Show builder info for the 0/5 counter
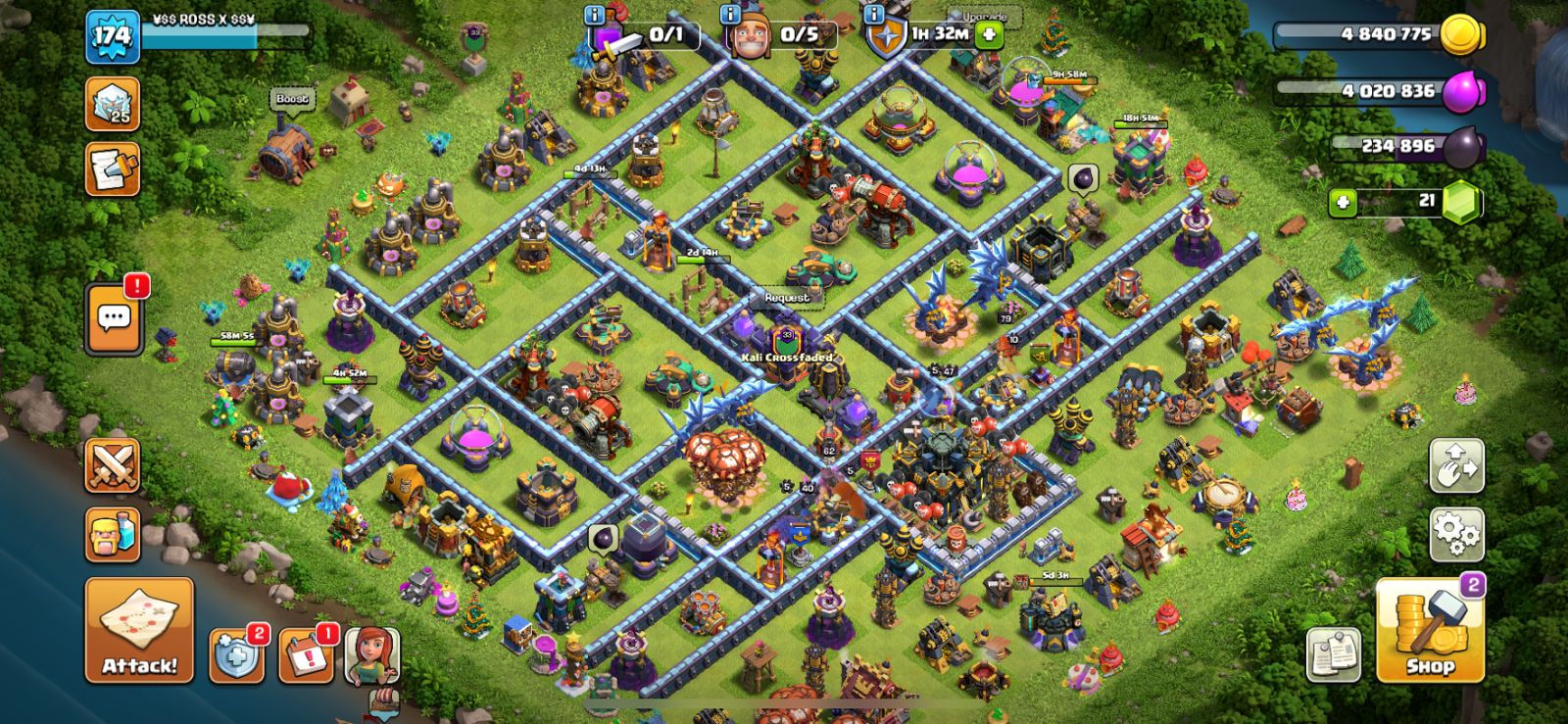 point(729,14)
